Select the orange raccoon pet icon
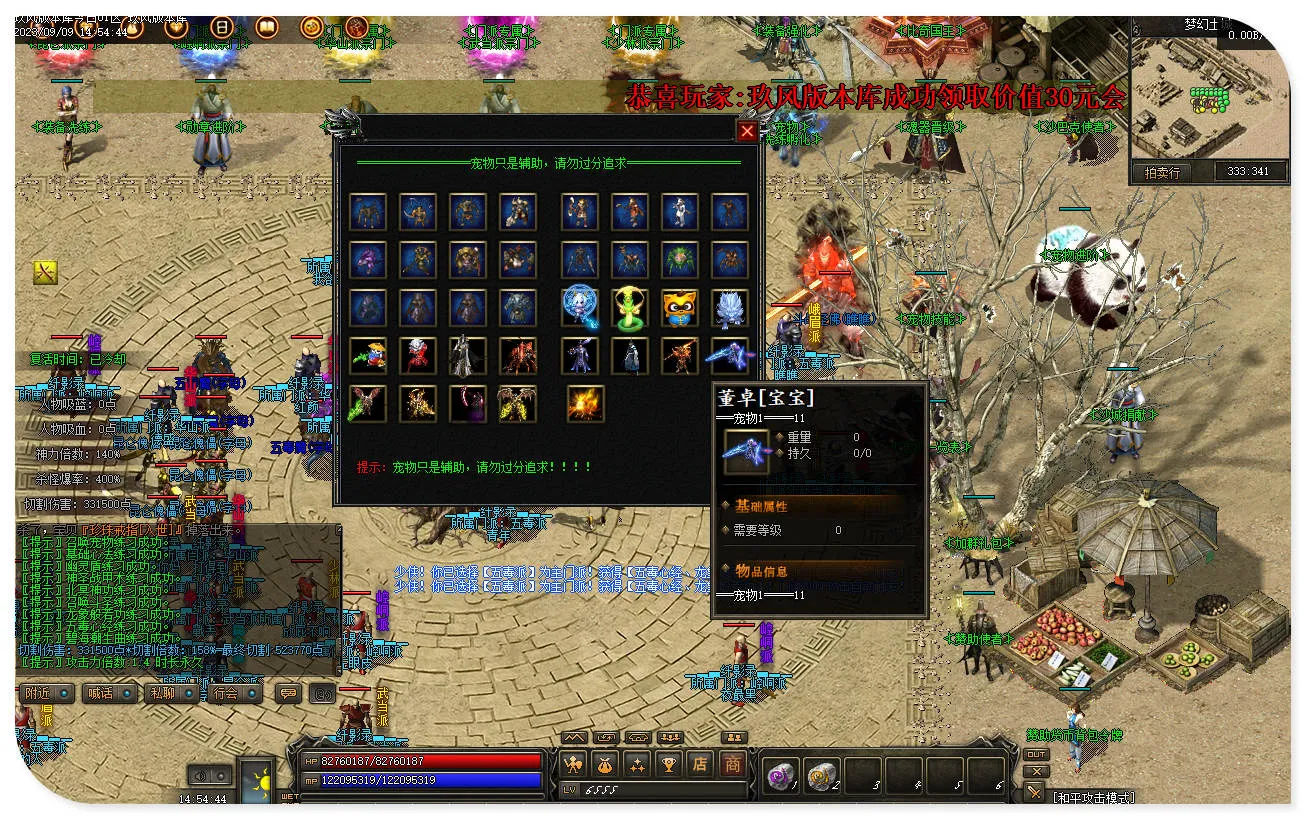This screenshot has height=819, width=1306. [679, 308]
